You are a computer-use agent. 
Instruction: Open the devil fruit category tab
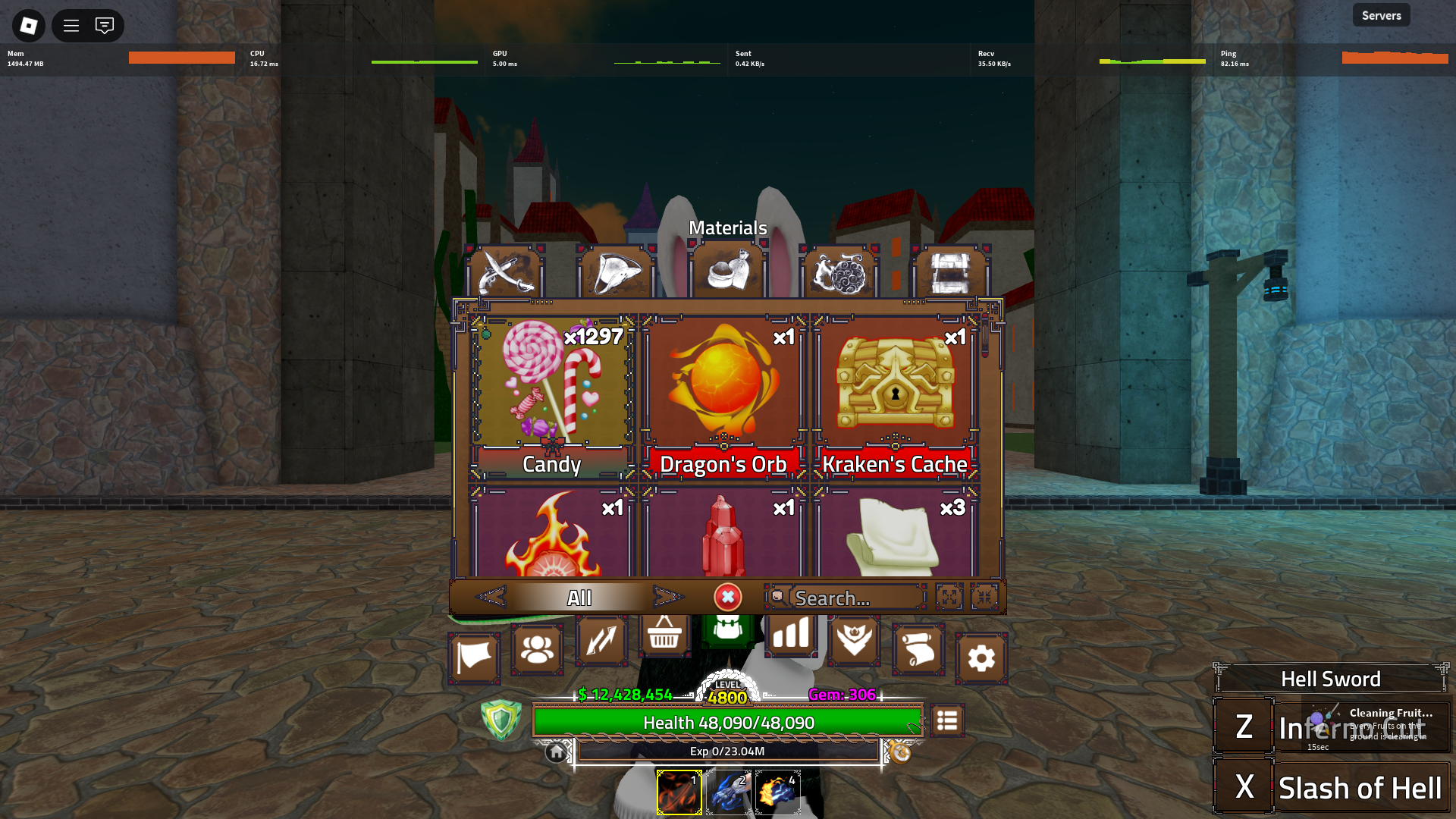point(839,273)
